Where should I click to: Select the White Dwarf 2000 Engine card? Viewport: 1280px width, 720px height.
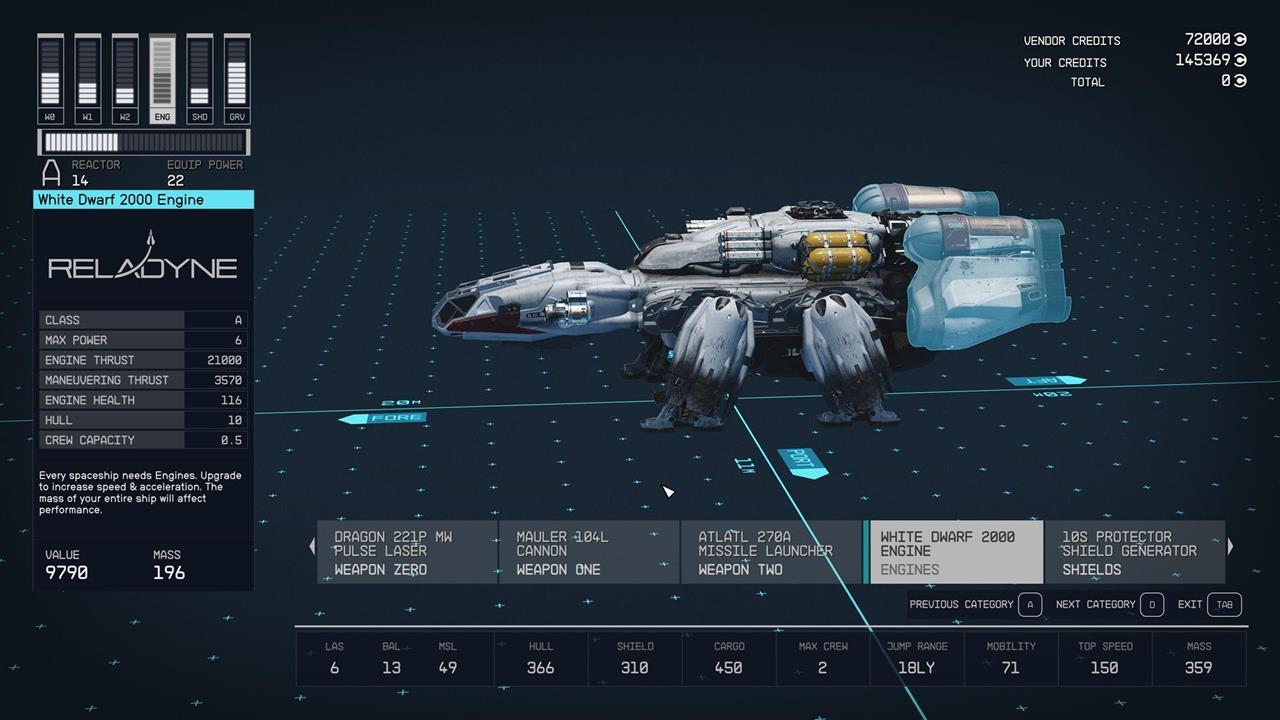point(953,552)
